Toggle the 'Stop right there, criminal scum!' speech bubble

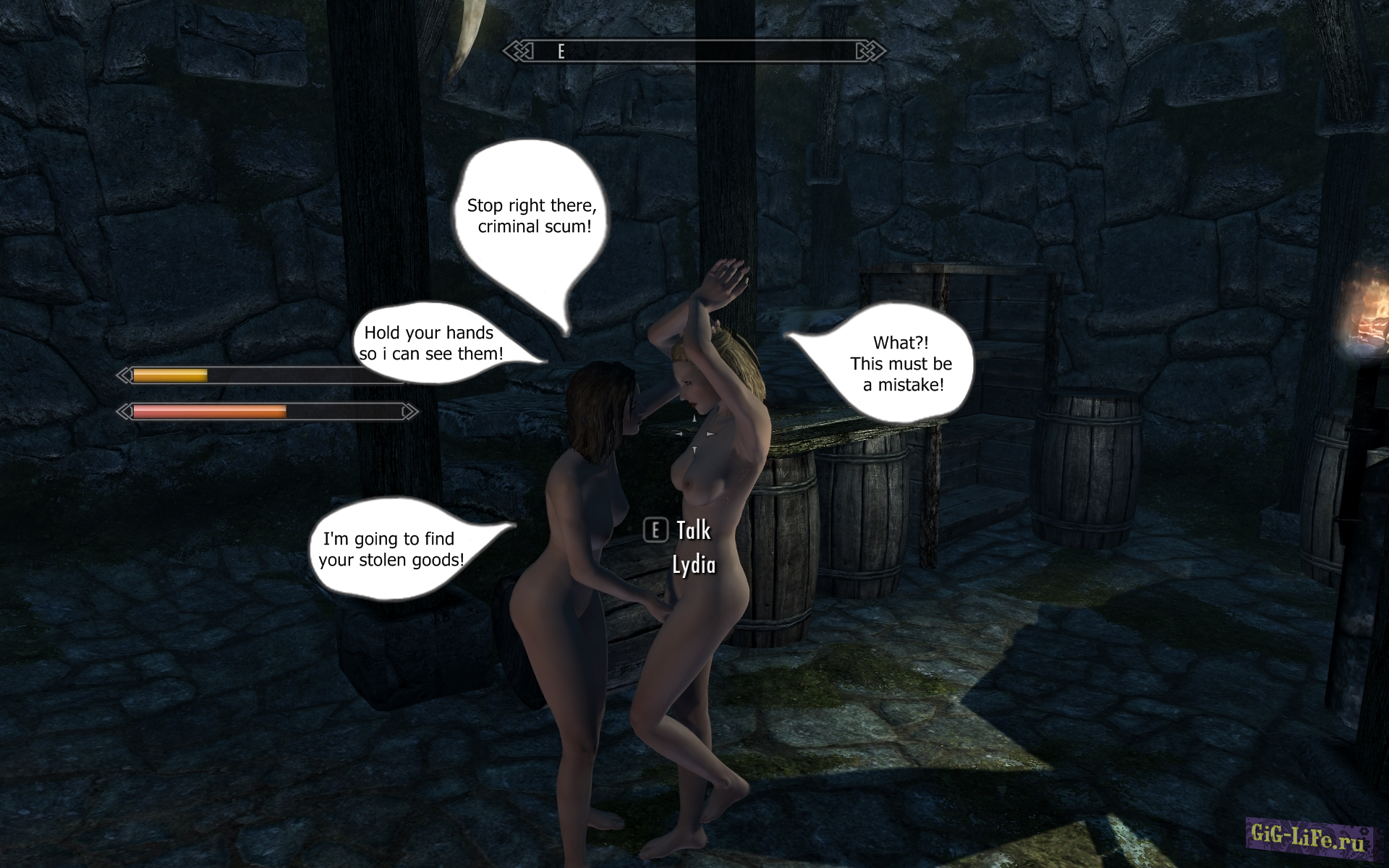533,215
